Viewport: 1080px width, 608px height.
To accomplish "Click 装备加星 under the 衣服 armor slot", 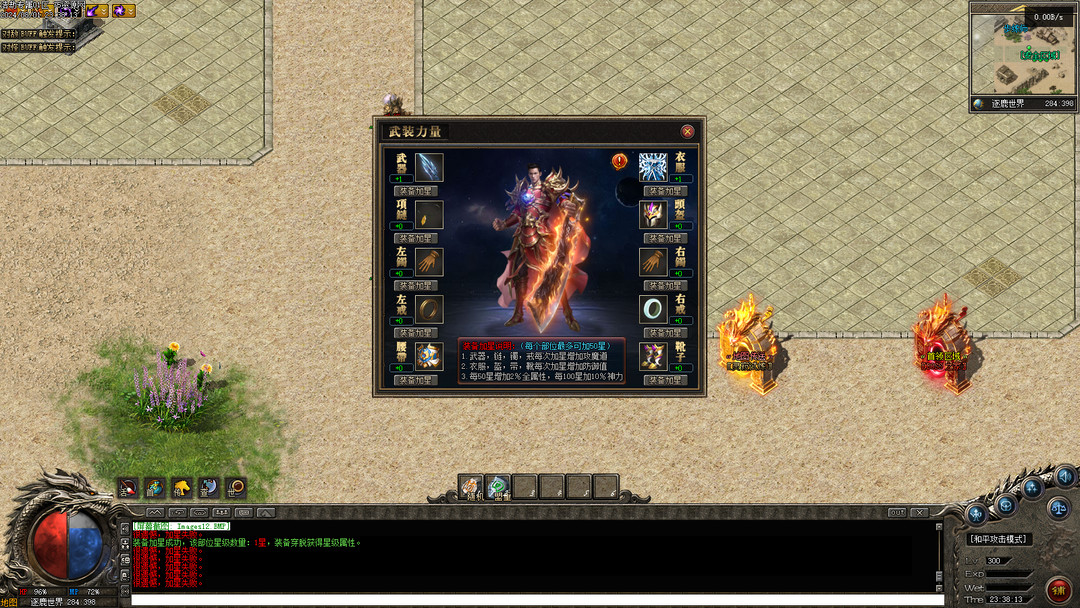I will (x=665, y=191).
